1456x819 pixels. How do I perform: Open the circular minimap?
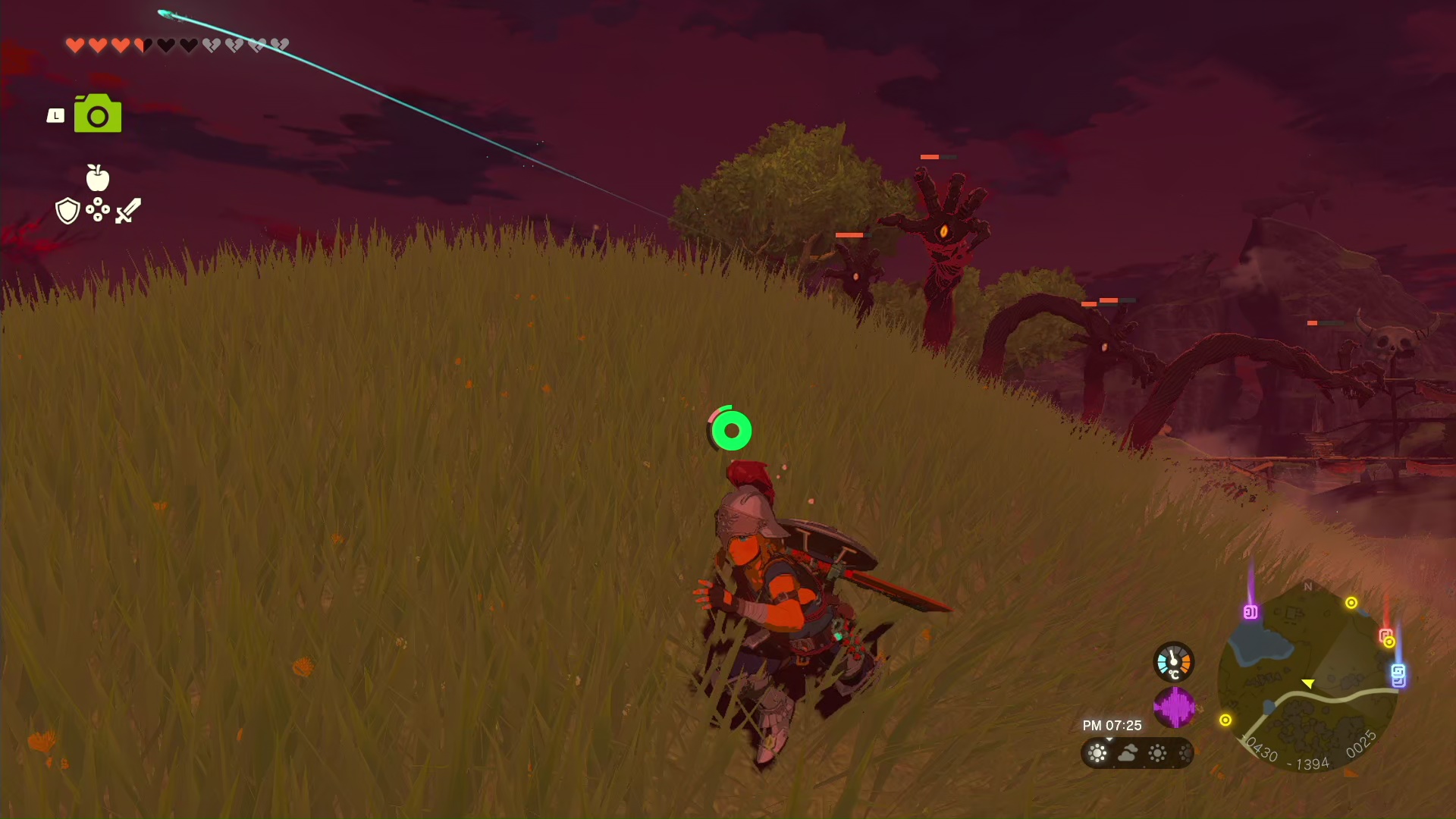pyautogui.click(x=1307, y=679)
